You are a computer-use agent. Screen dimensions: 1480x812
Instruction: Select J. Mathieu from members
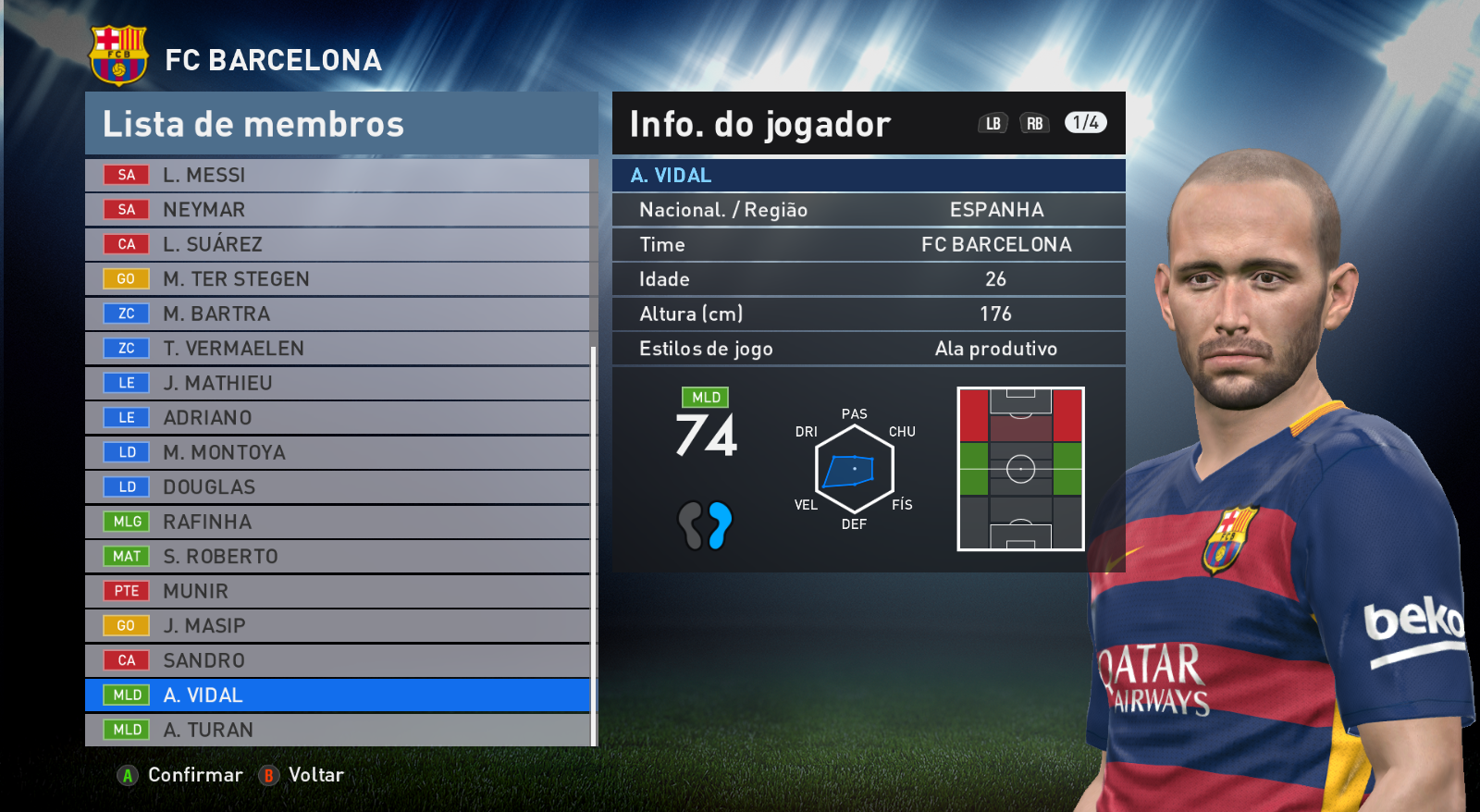pos(337,383)
